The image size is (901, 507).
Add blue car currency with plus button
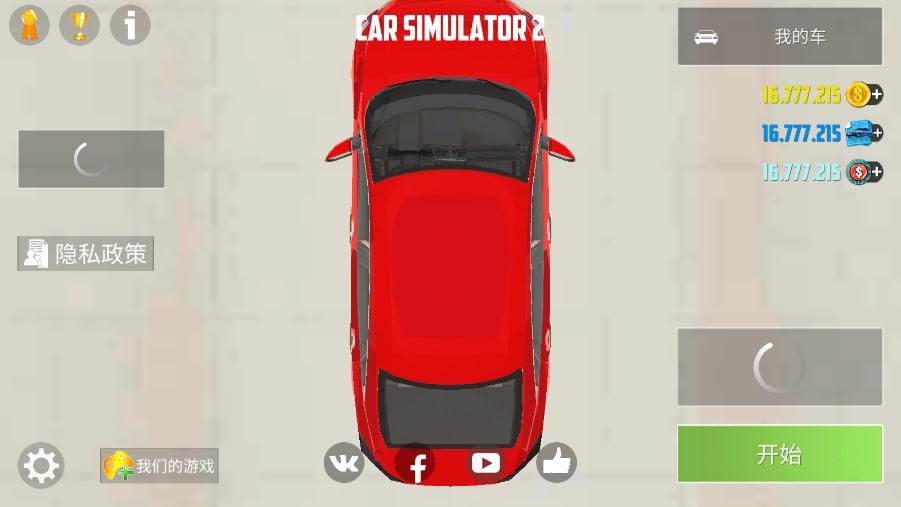coord(876,133)
